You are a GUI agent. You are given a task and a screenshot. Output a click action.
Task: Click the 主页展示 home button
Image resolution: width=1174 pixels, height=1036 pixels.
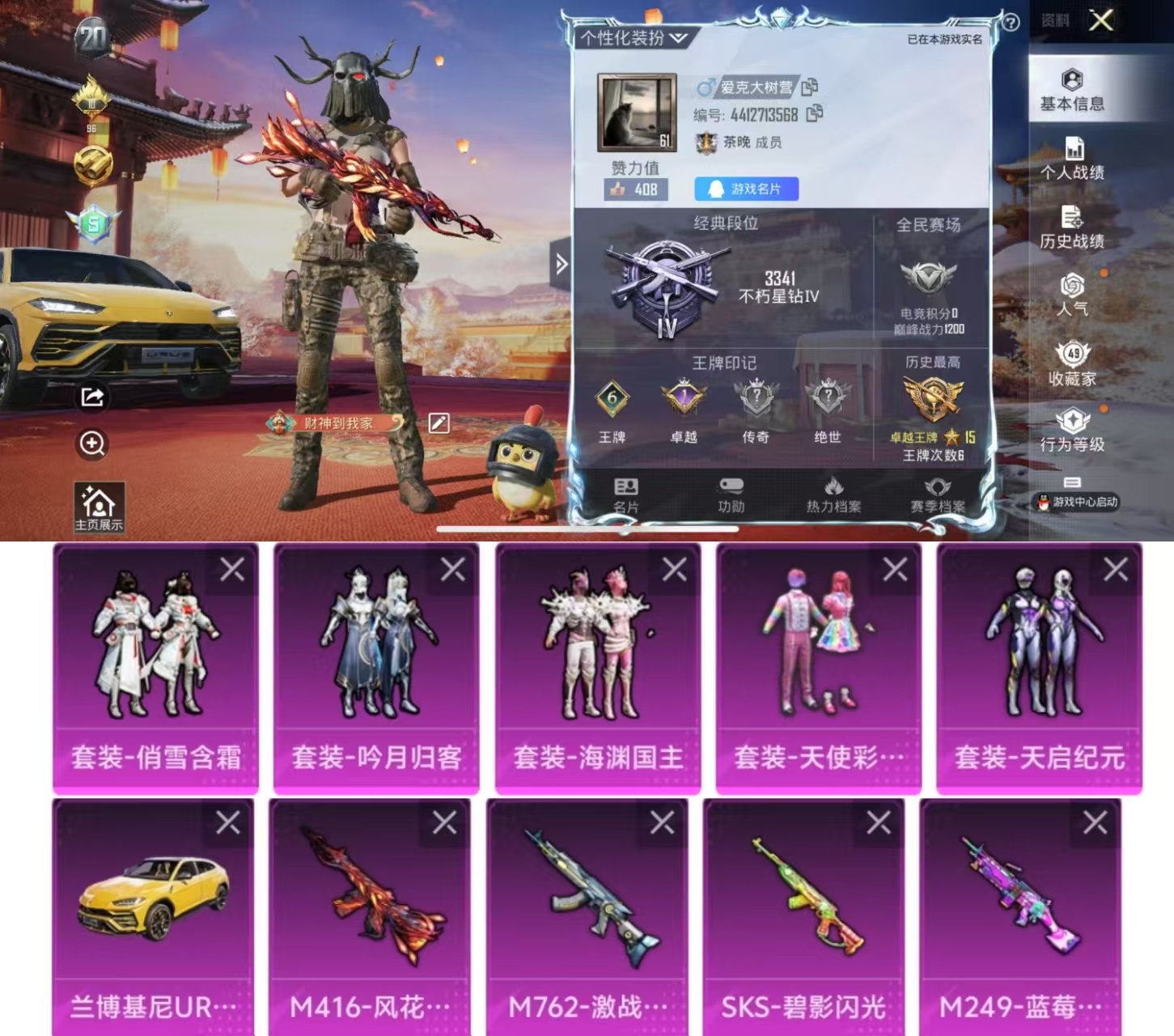pyautogui.click(x=99, y=507)
